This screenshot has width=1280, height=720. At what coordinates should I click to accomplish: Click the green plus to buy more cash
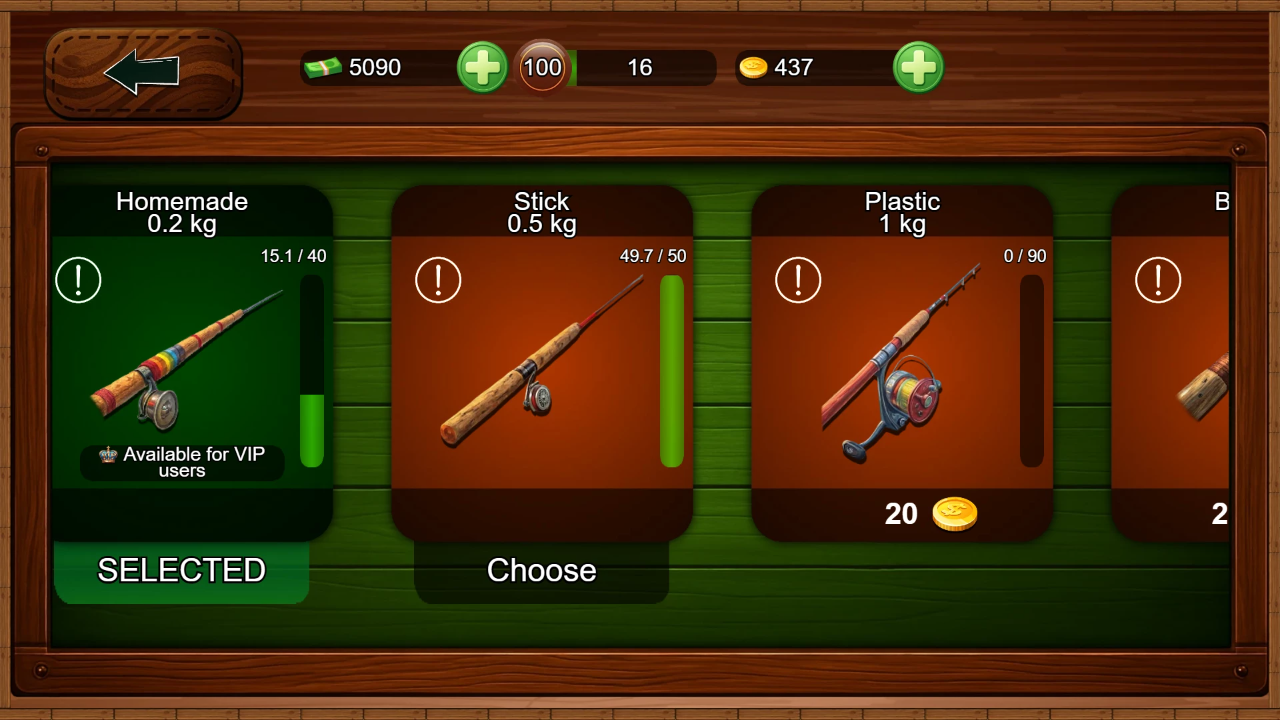[x=482, y=67]
